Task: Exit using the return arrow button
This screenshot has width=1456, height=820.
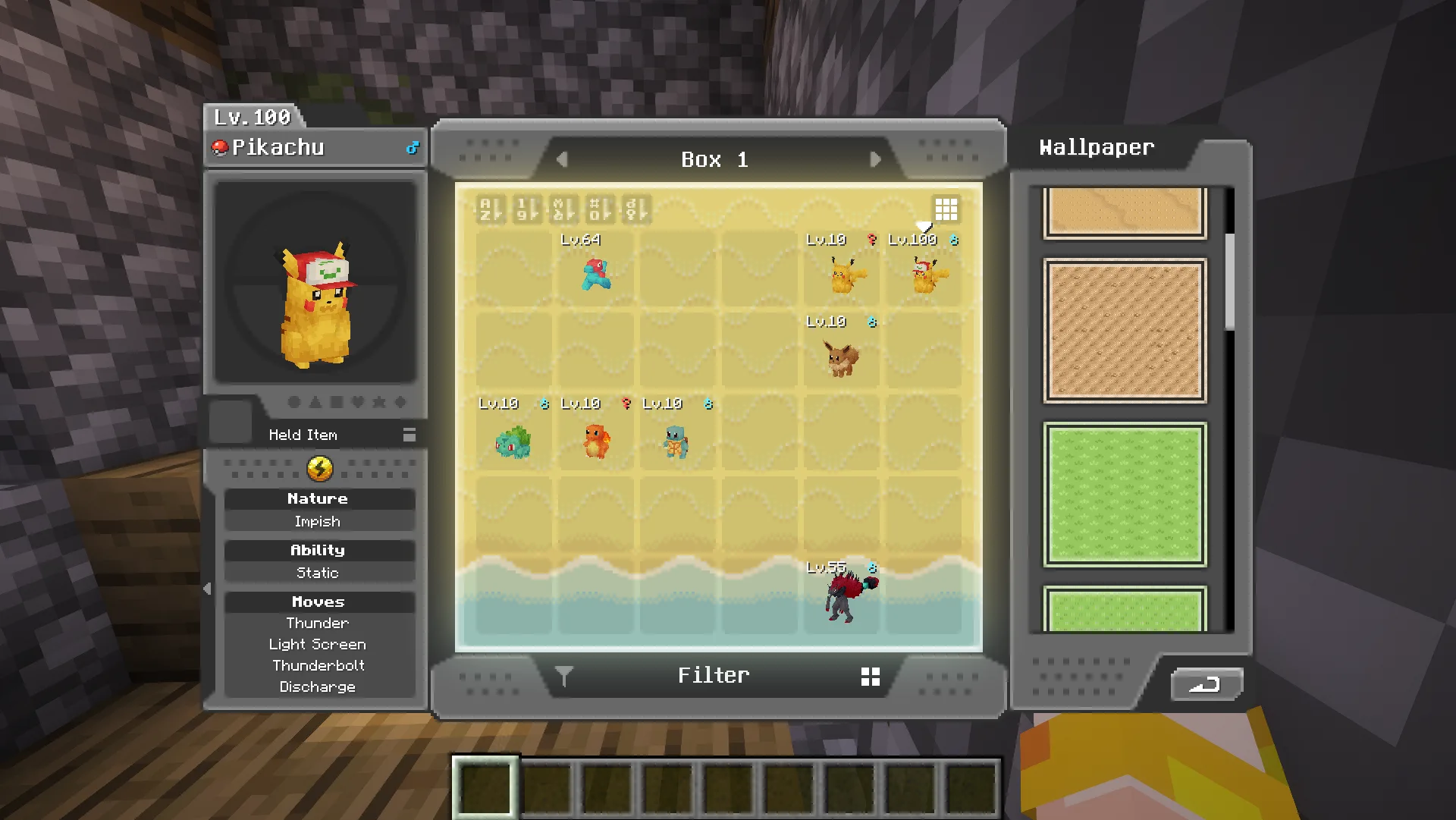Action: [1205, 684]
